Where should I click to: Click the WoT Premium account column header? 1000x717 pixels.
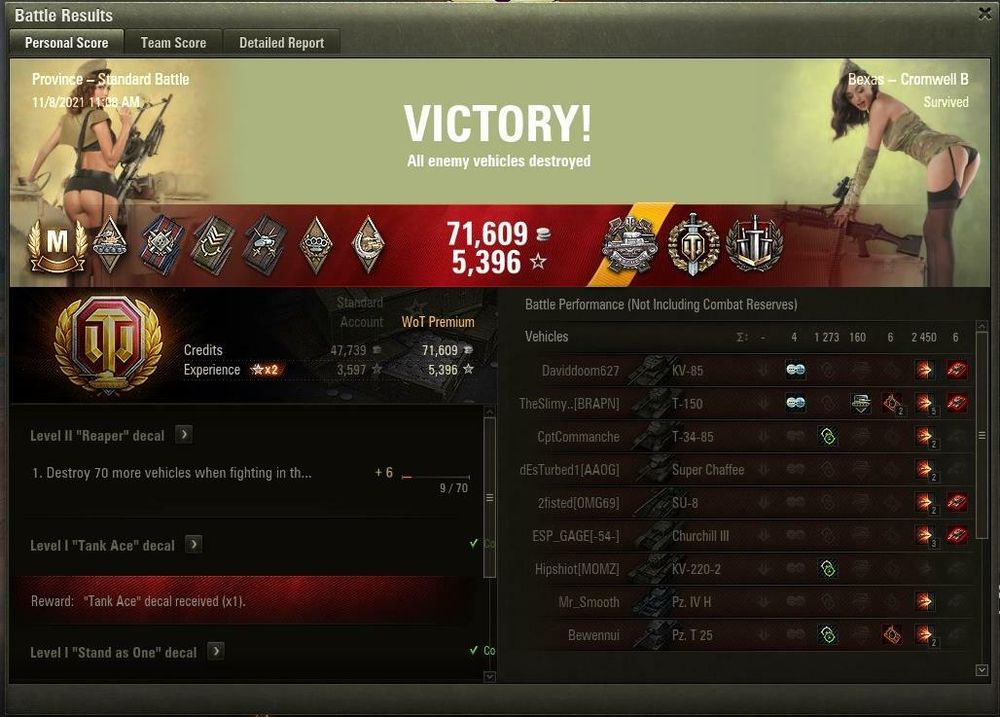tap(438, 322)
